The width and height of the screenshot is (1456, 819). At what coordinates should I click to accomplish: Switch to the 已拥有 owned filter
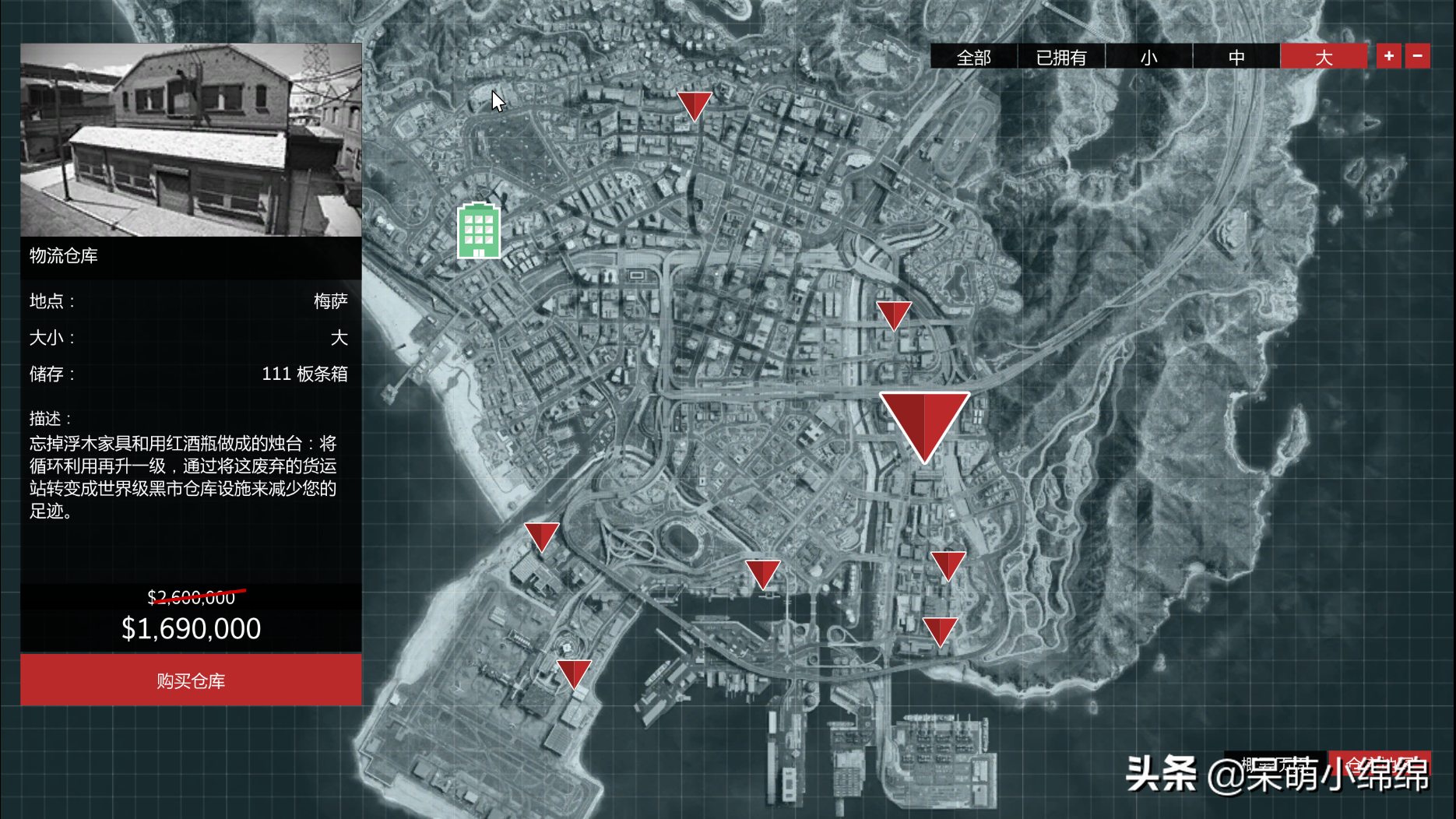click(1060, 57)
